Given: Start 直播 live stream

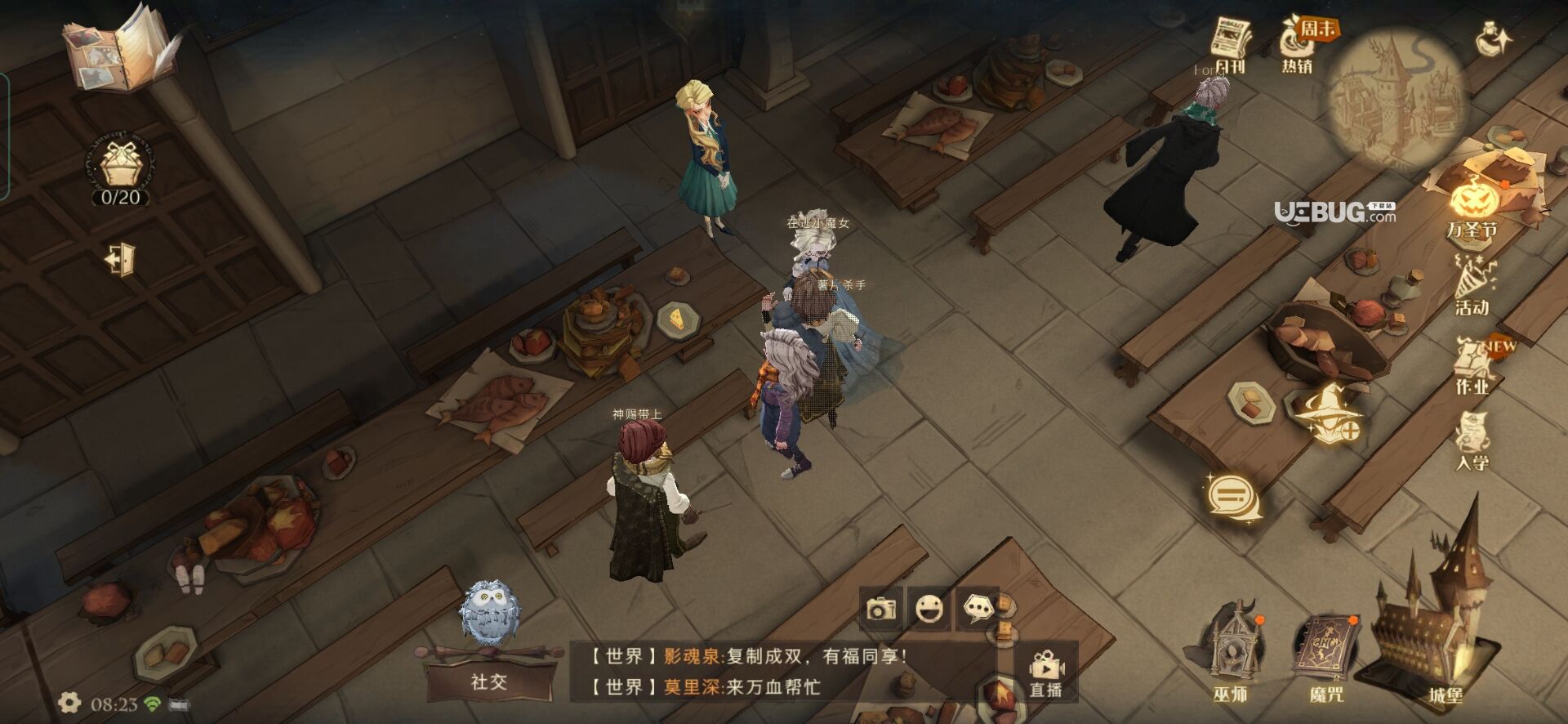Looking at the screenshot, I should click(1045, 674).
